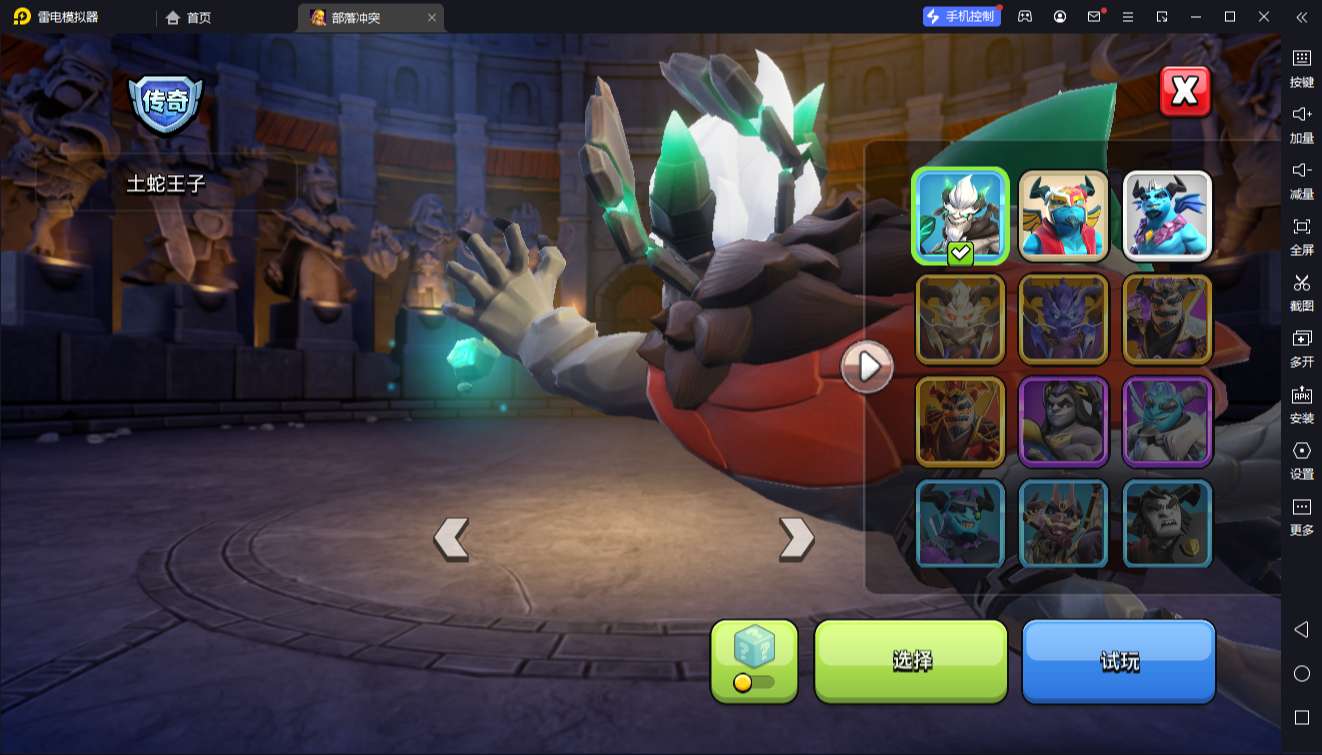Choose the red-and-blue horned skin thumbnail
1322x755 pixels.
[x=1064, y=216]
